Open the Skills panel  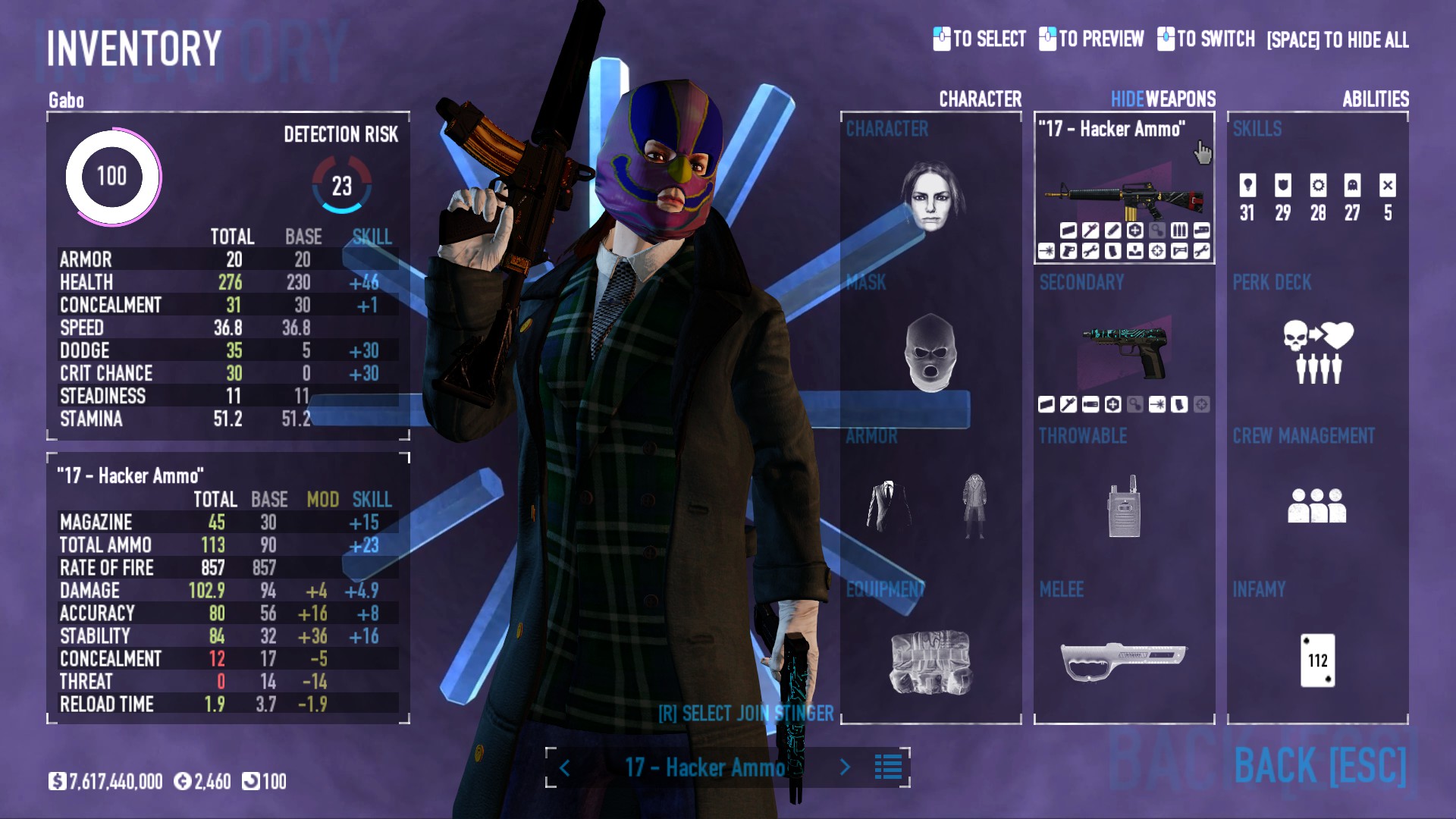[1317, 196]
